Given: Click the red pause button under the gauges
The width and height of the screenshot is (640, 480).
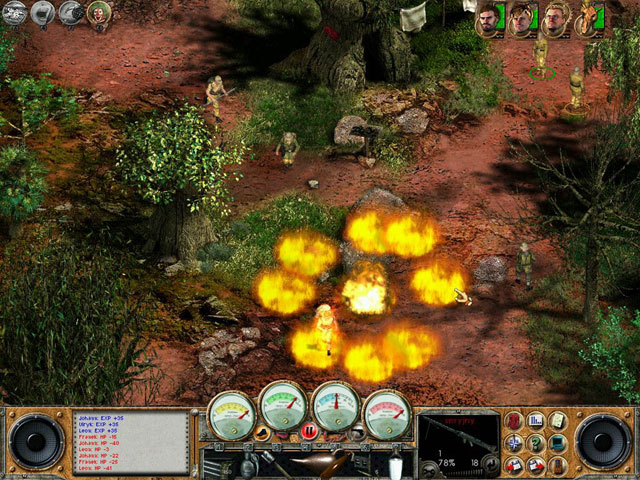Looking at the screenshot, I should tap(309, 432).
